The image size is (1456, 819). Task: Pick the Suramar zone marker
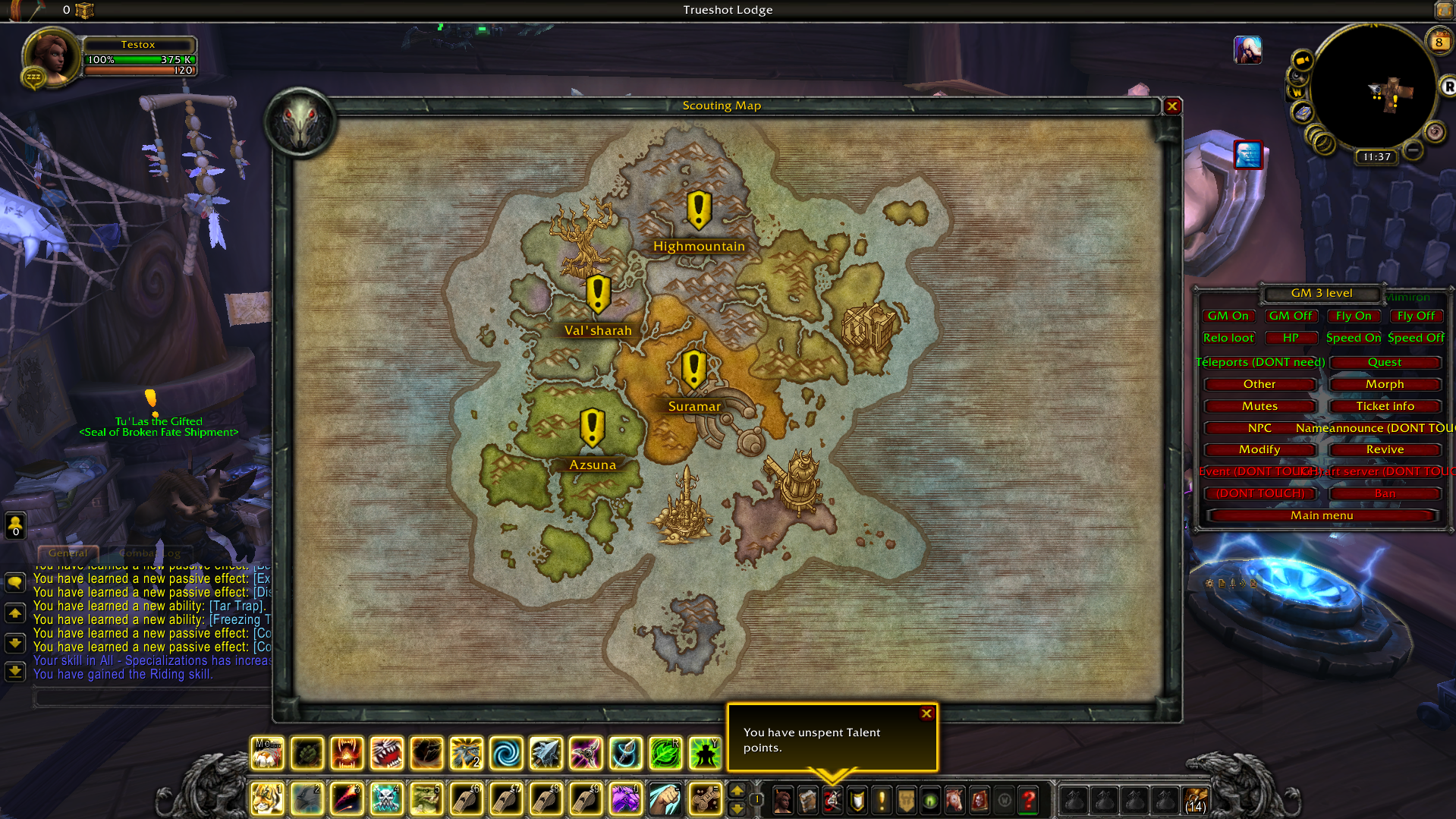pyautogui.click(x=693, y=370)
